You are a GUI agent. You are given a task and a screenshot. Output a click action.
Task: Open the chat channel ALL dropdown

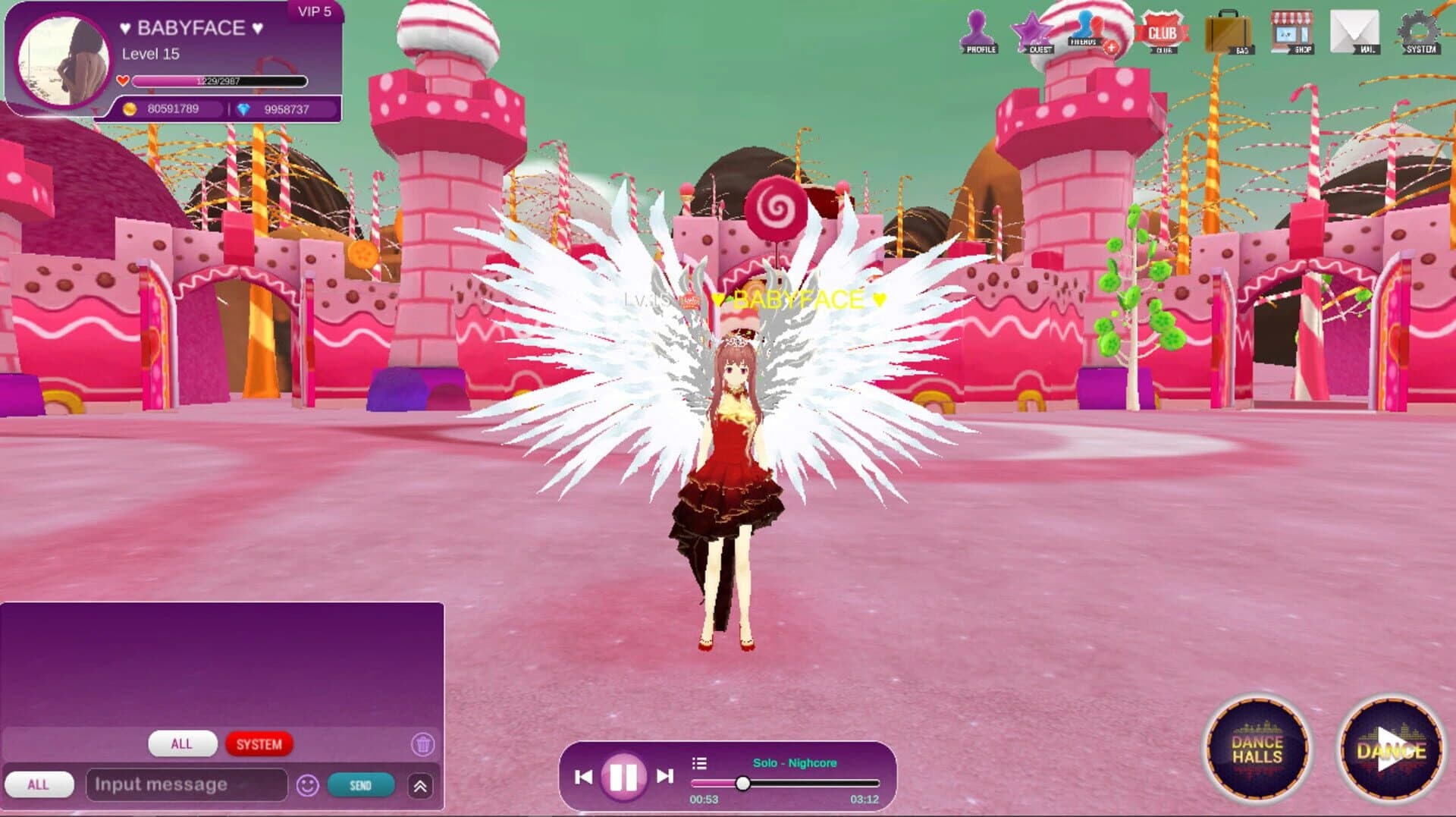click(x=41, y=785)
